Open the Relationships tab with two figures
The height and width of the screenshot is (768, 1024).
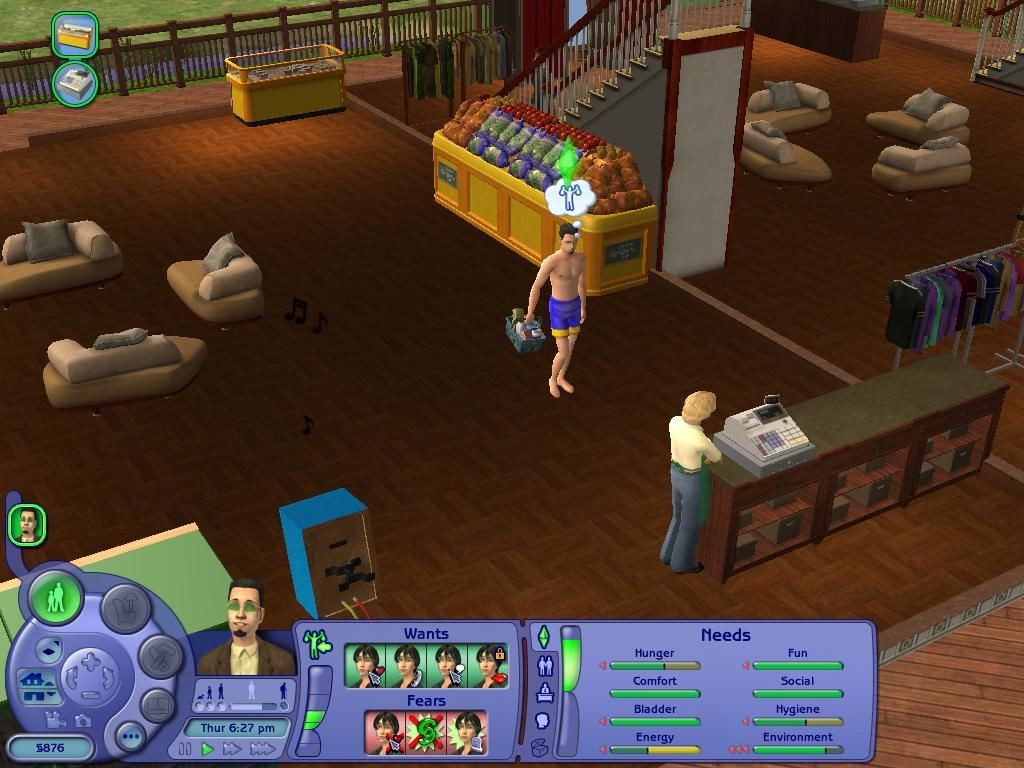(x=544, y=664)
